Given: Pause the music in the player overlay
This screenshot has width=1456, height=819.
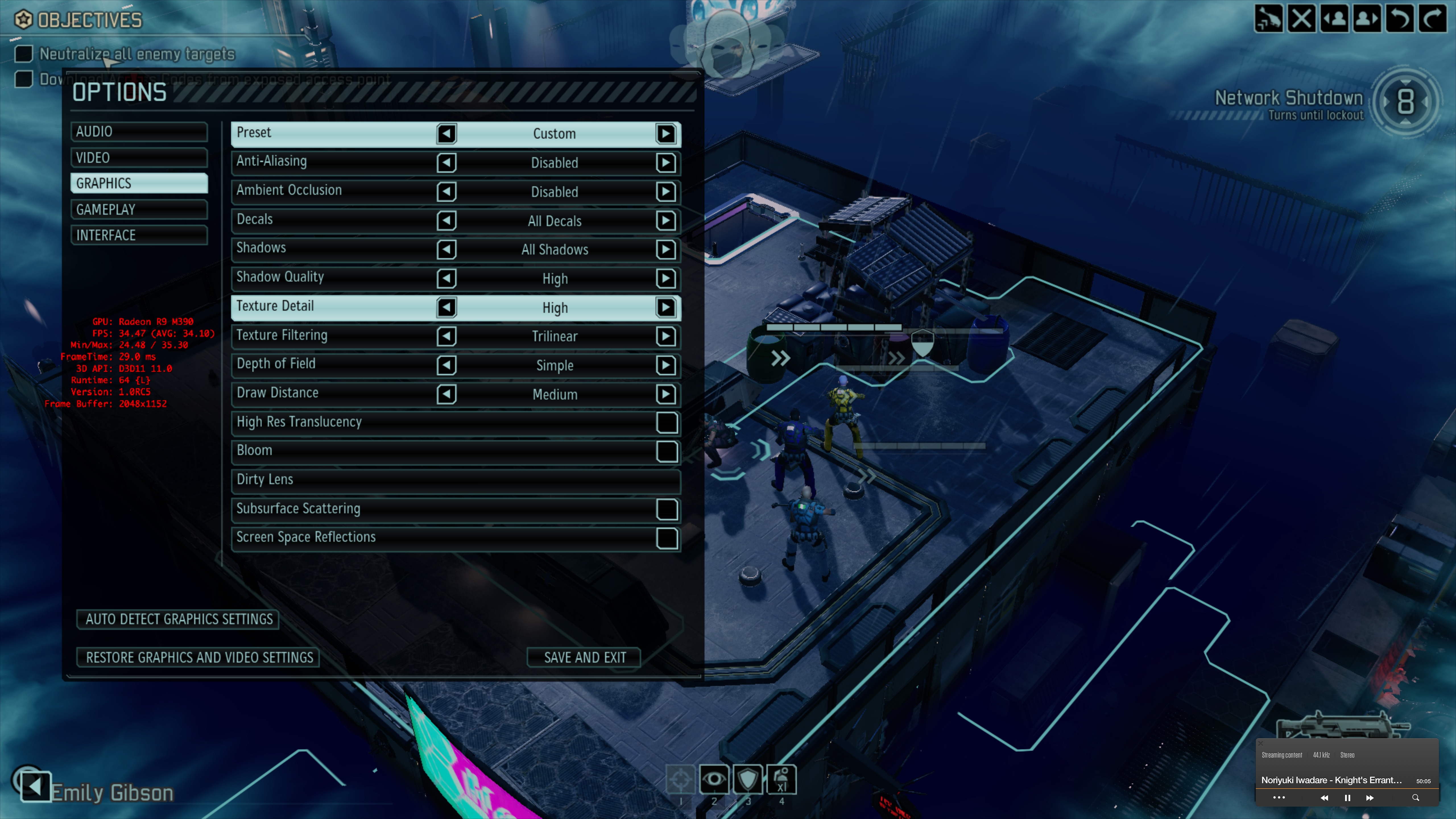Looking at the screenshot, I should coord(1347,798).
